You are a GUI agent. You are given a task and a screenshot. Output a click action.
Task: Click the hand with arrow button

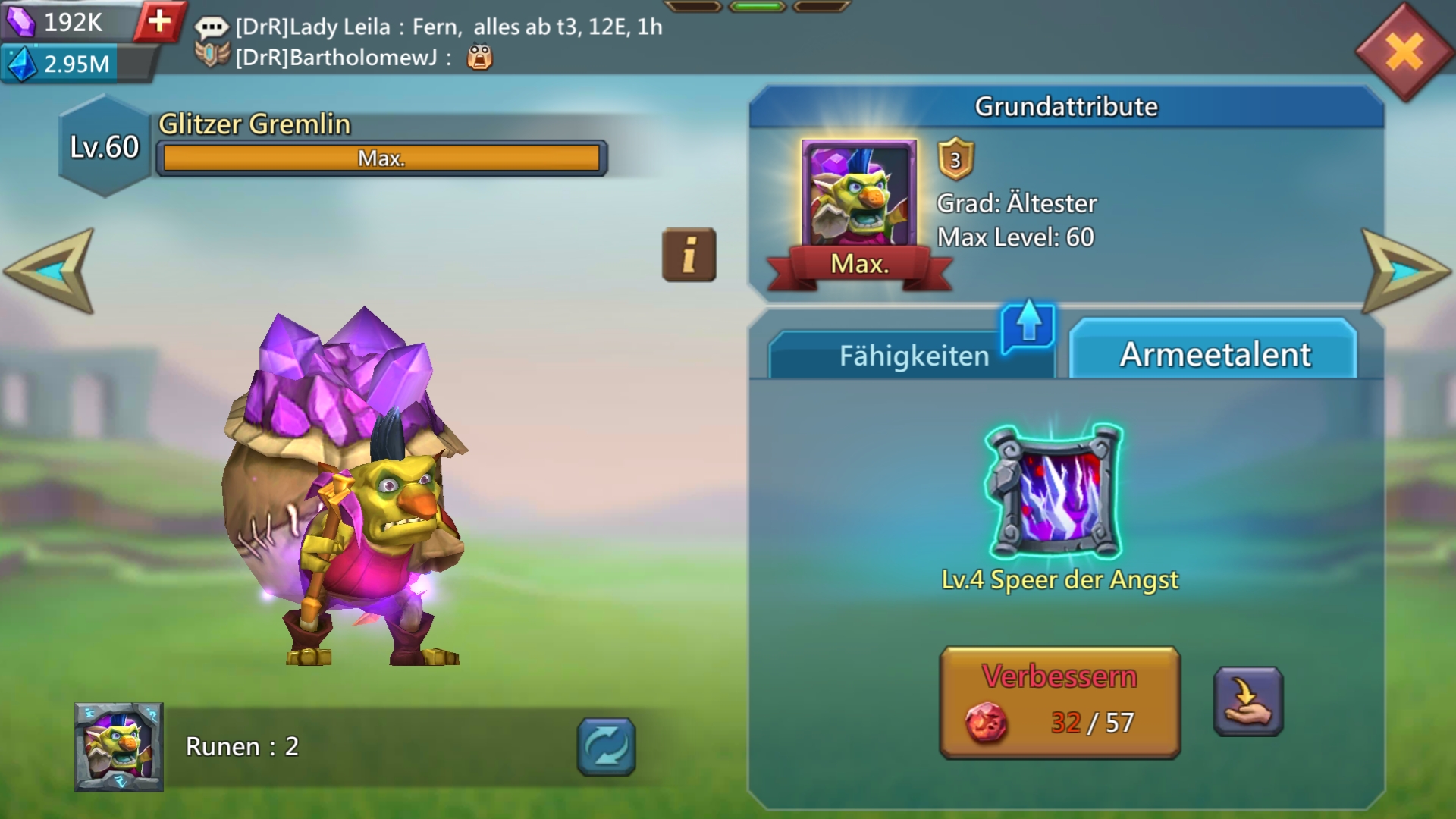(1247, 701)
